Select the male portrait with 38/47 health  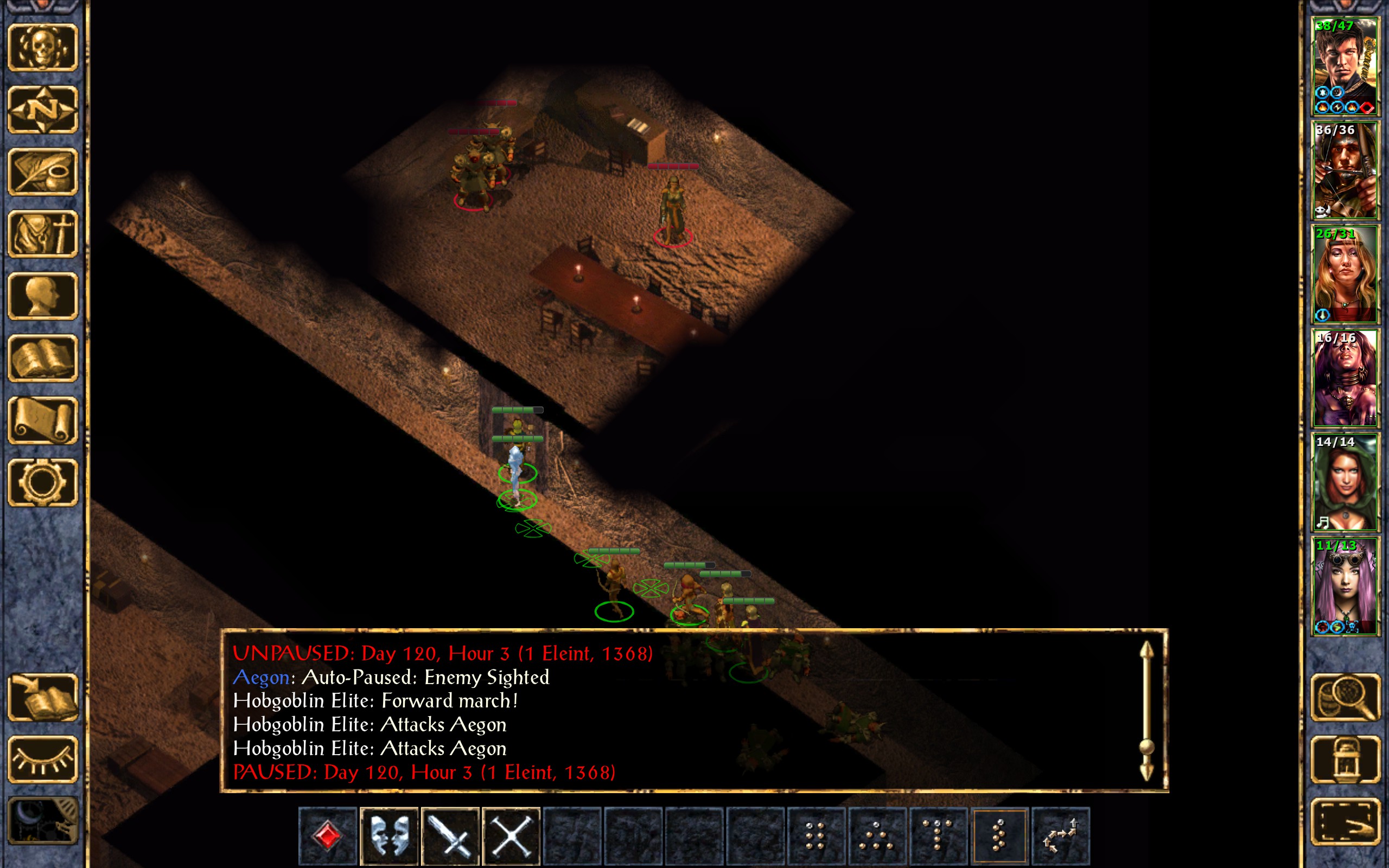(x=1345, y=67)
